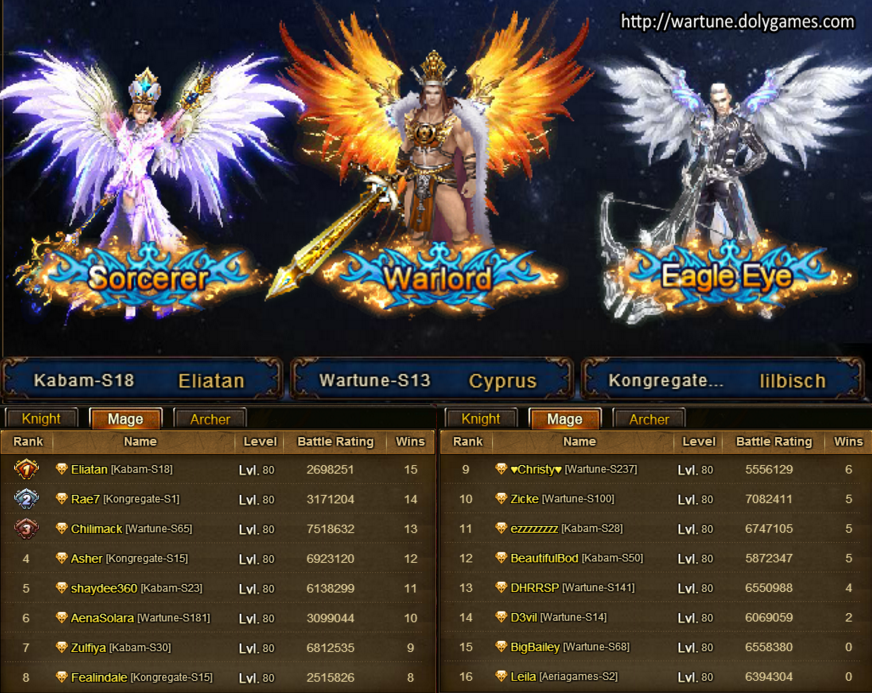Switch to Knight tab above the rank 1-8 list

tap(41, 419)
